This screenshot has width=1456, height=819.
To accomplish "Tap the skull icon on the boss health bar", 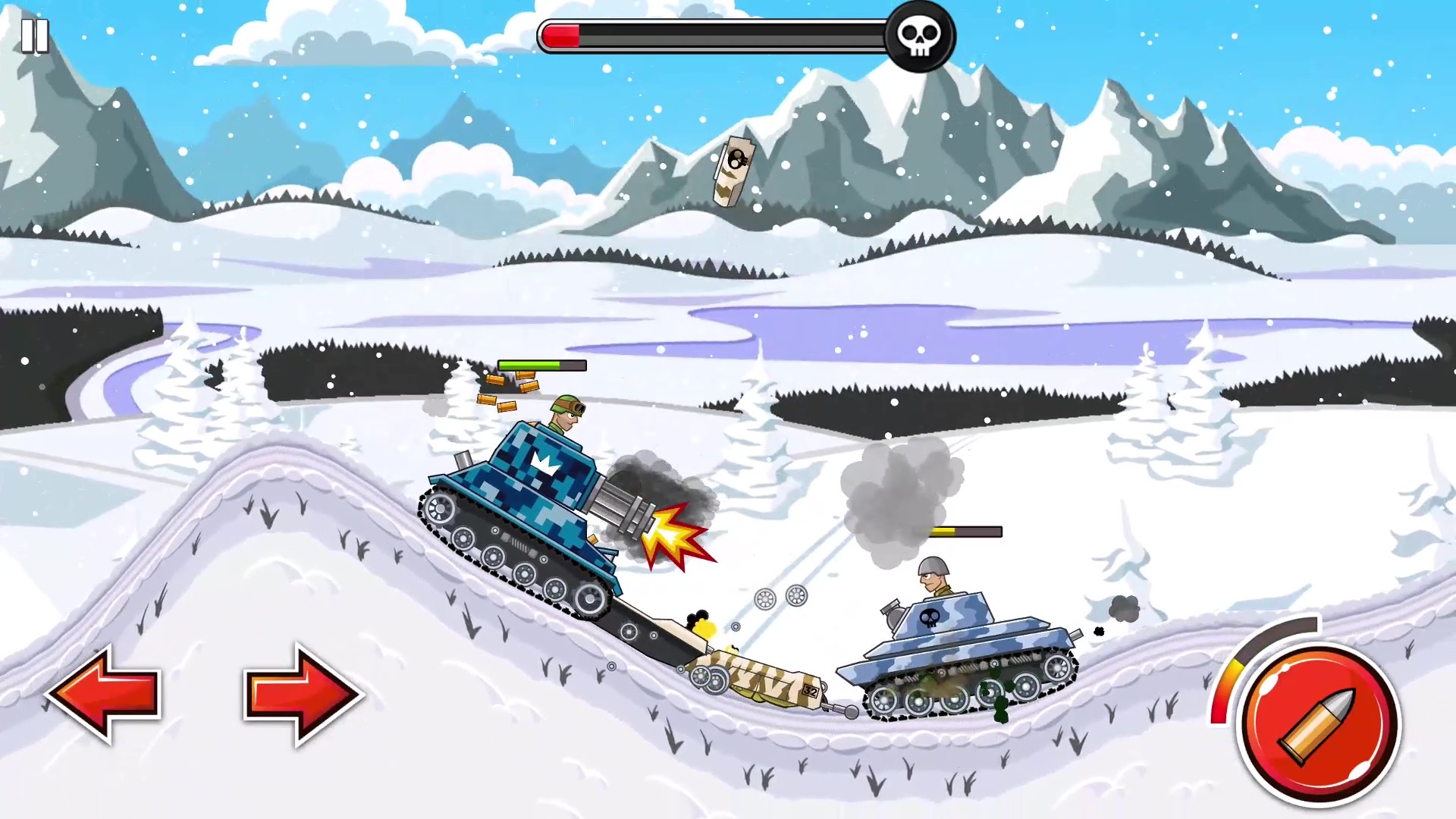I will (x=918, y=33).
